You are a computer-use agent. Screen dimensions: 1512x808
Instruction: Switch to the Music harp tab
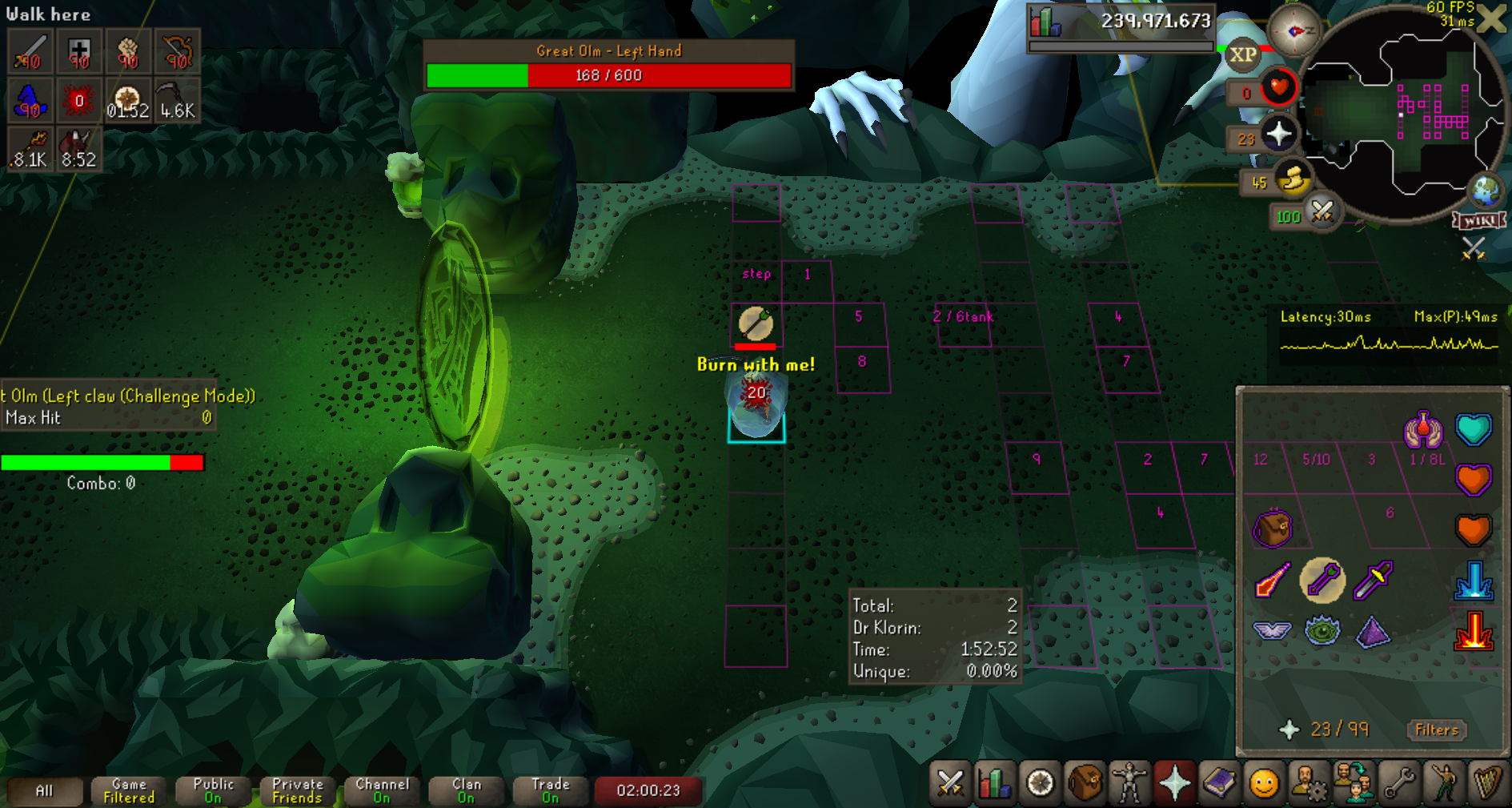click(1488, 782)
